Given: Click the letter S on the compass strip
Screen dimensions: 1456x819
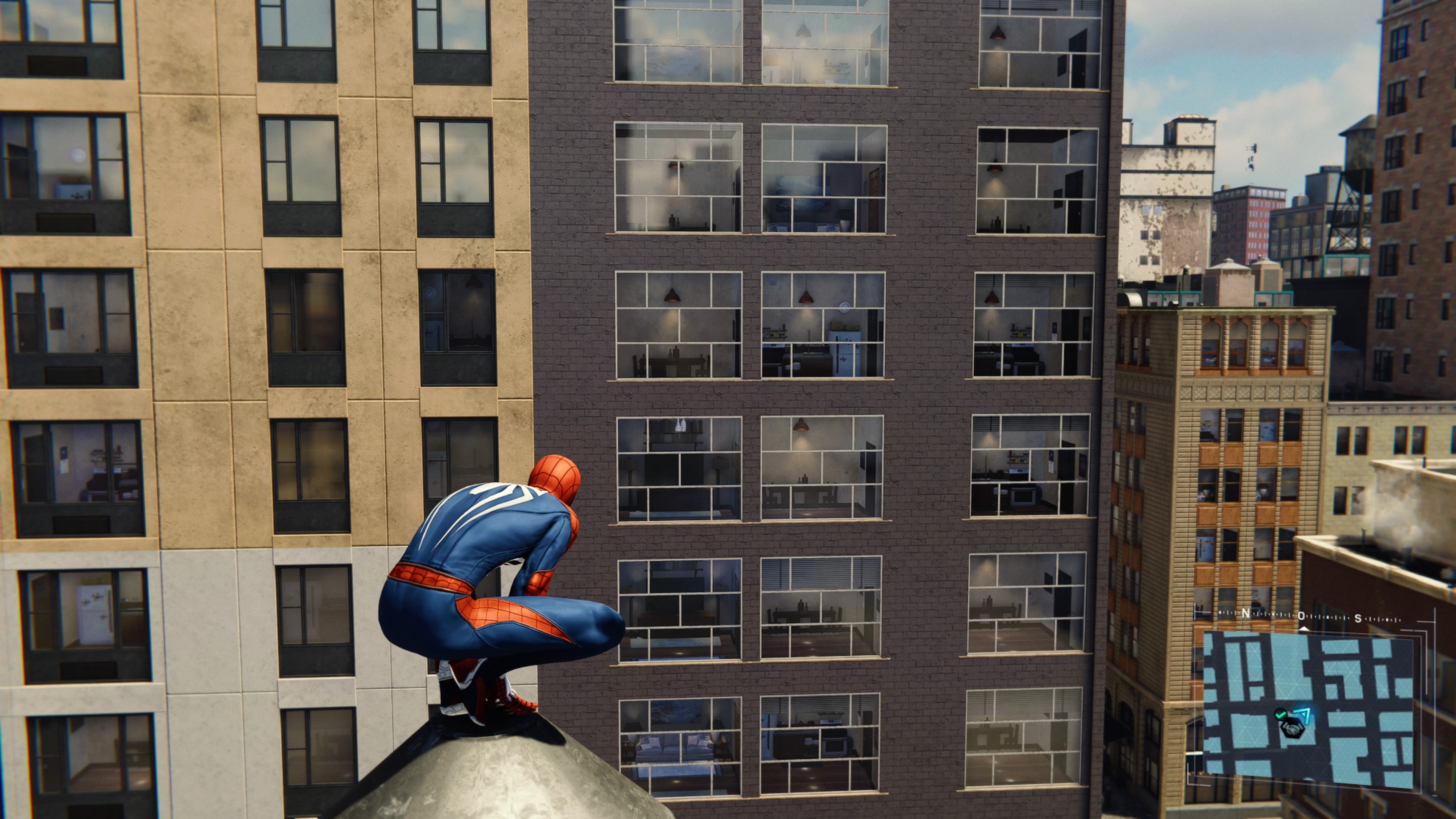Looking at the screenshot, I should point(1358,619).
